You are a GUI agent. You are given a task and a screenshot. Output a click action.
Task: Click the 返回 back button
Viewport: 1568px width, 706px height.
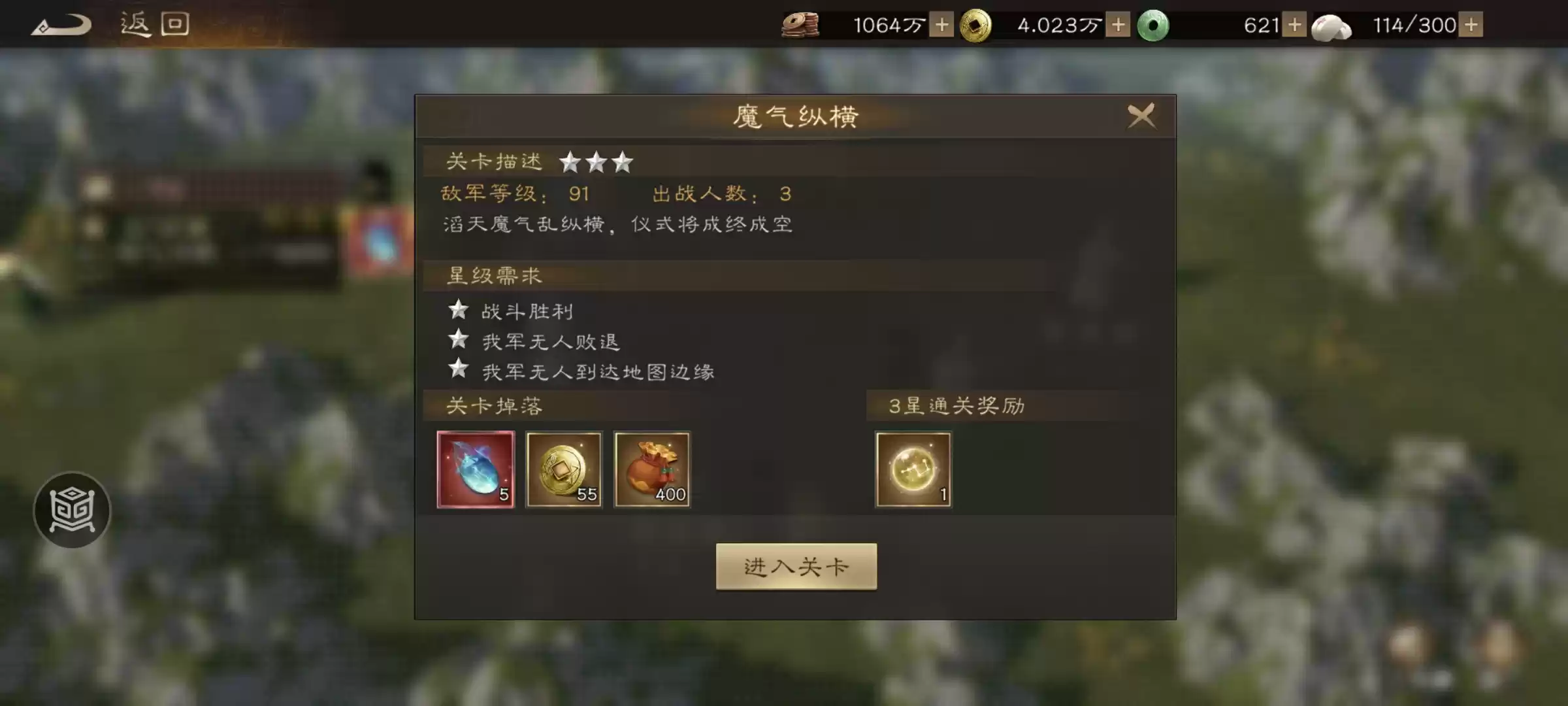click(155, 24)
